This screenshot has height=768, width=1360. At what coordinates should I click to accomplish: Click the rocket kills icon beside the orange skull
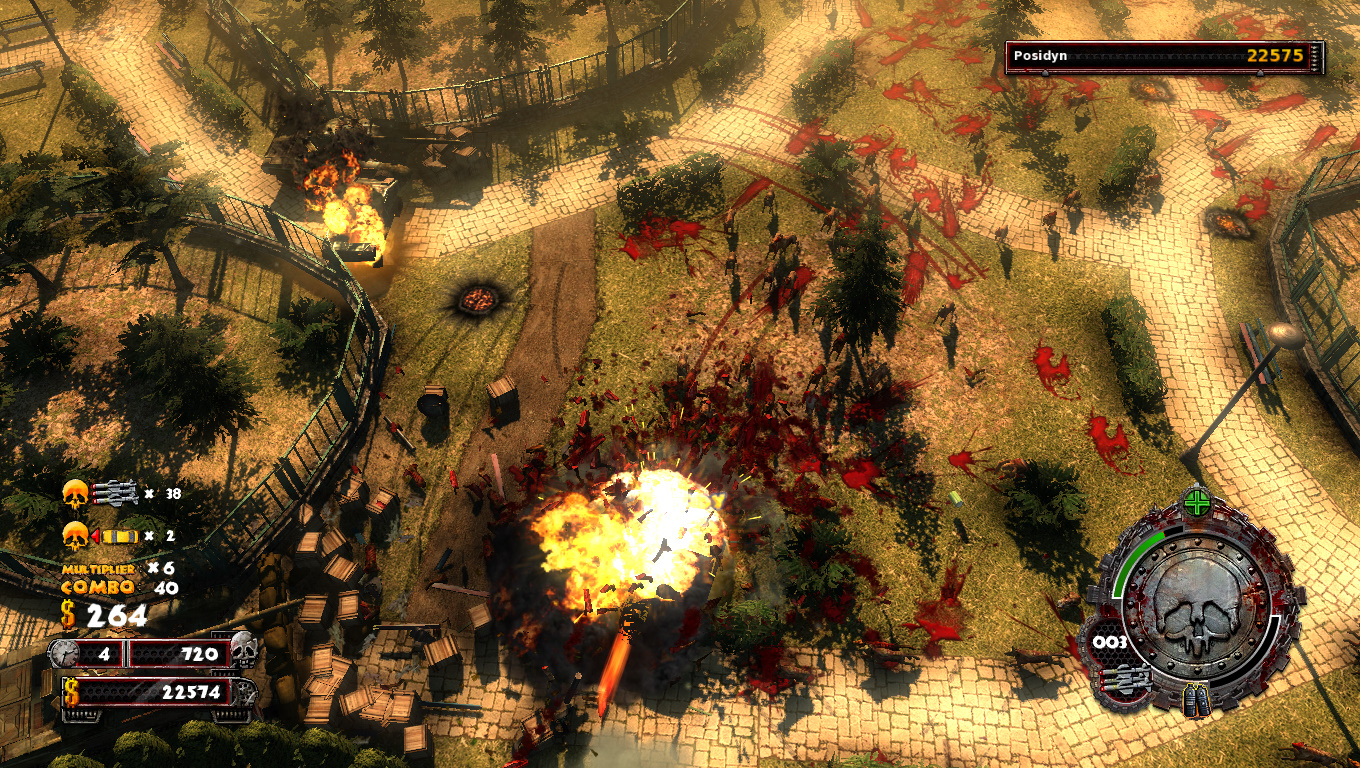[114, 492]
